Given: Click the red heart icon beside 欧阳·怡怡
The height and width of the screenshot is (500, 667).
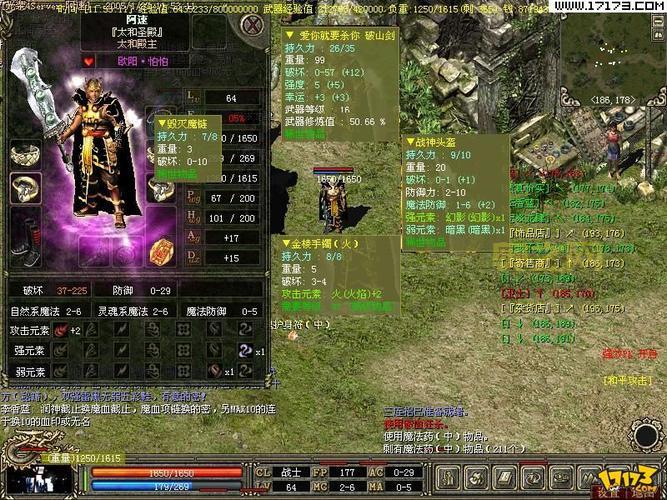Looking at the screenshot, I should (88, 62).
